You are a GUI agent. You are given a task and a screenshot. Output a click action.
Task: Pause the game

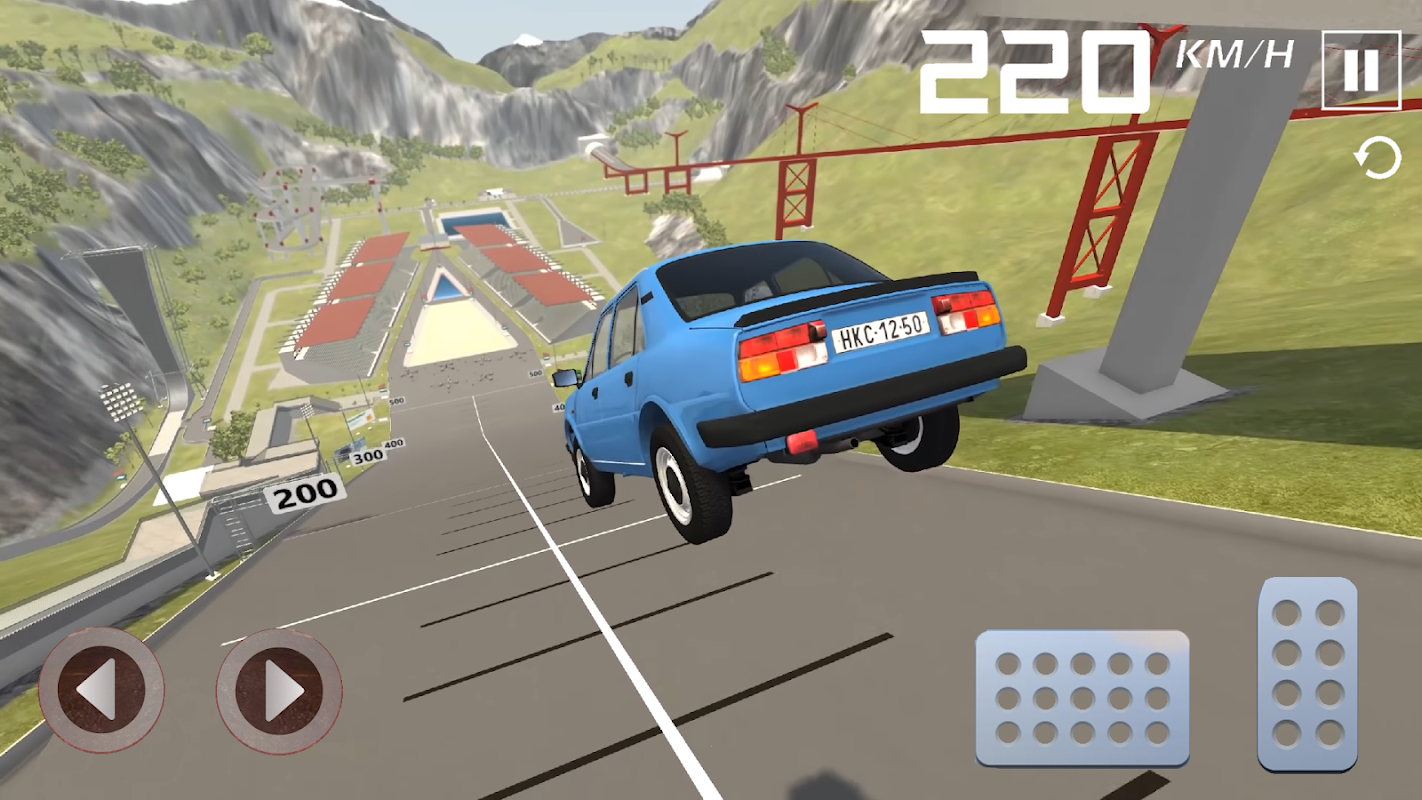pos(1360,70)
